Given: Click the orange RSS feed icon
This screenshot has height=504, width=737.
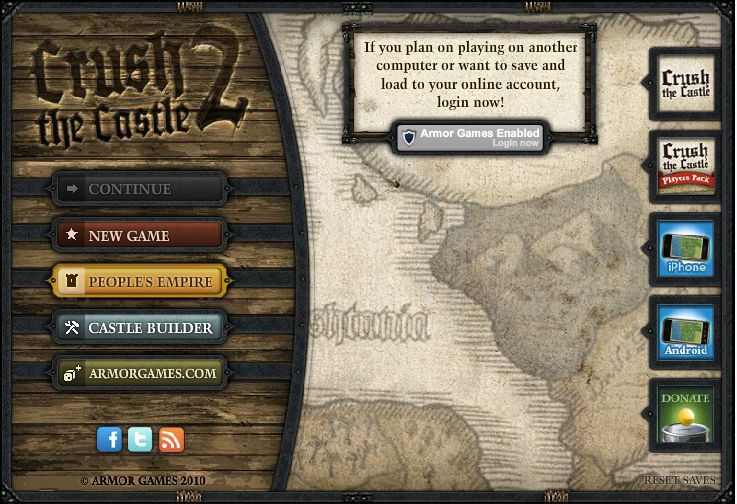Looking at the screenshot, I should click(172, 438).
